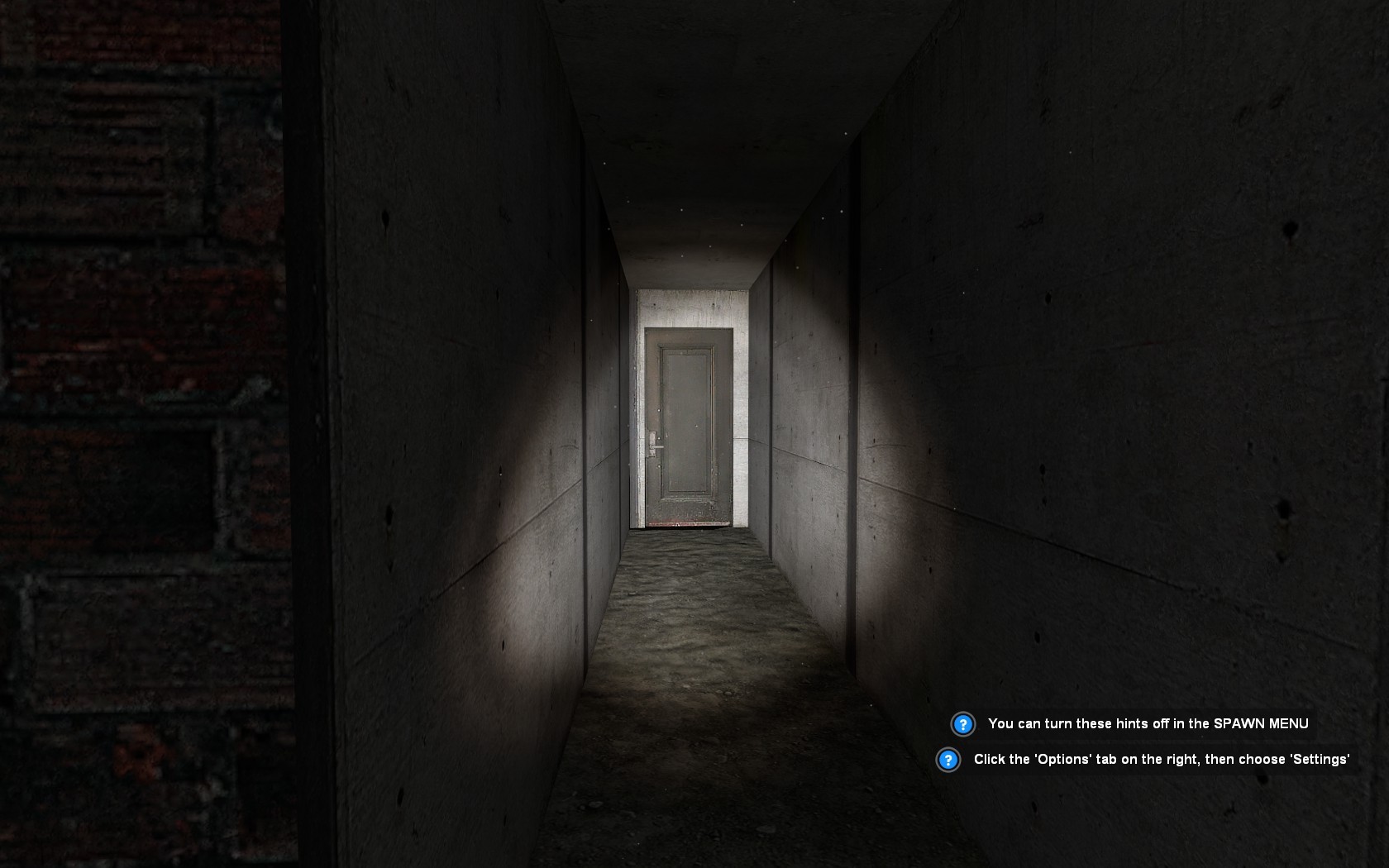Click the question mark icon beside the 'Options' tab hint
Image resolution: width=1389 pixels, height=868 pixels.
coord(949,758)
